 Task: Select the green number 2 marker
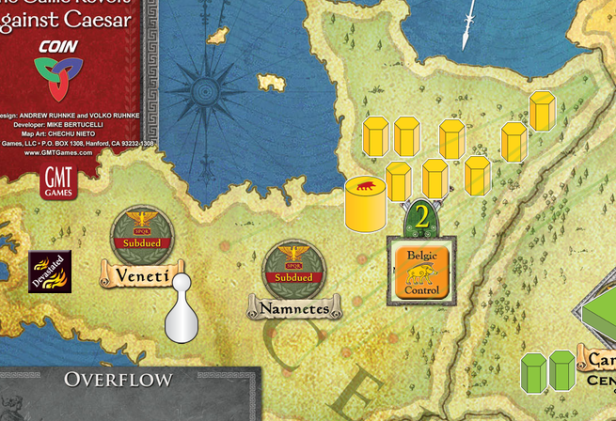point(422,217)
